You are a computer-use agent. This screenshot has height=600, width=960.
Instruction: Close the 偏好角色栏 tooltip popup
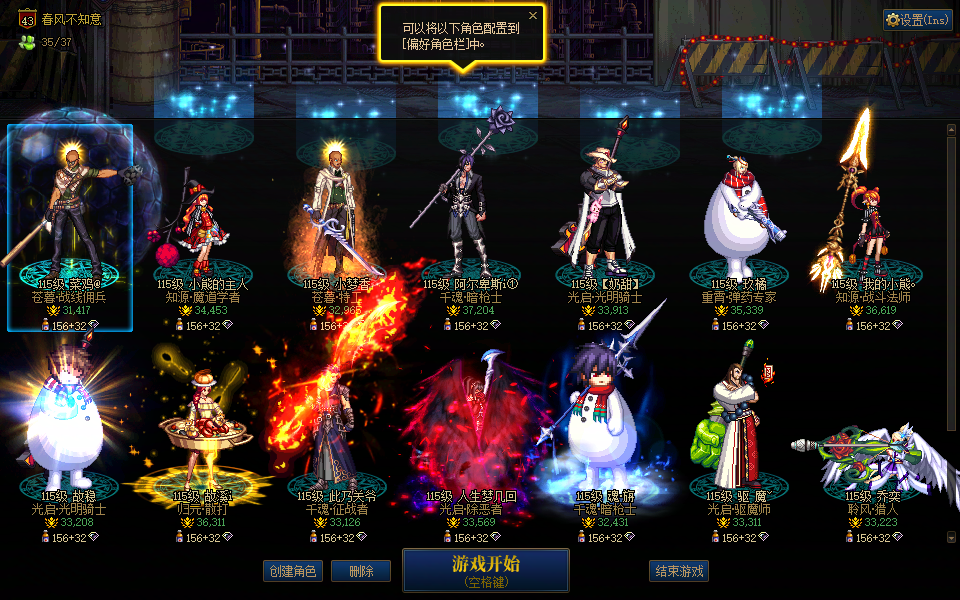click(533, 16)
